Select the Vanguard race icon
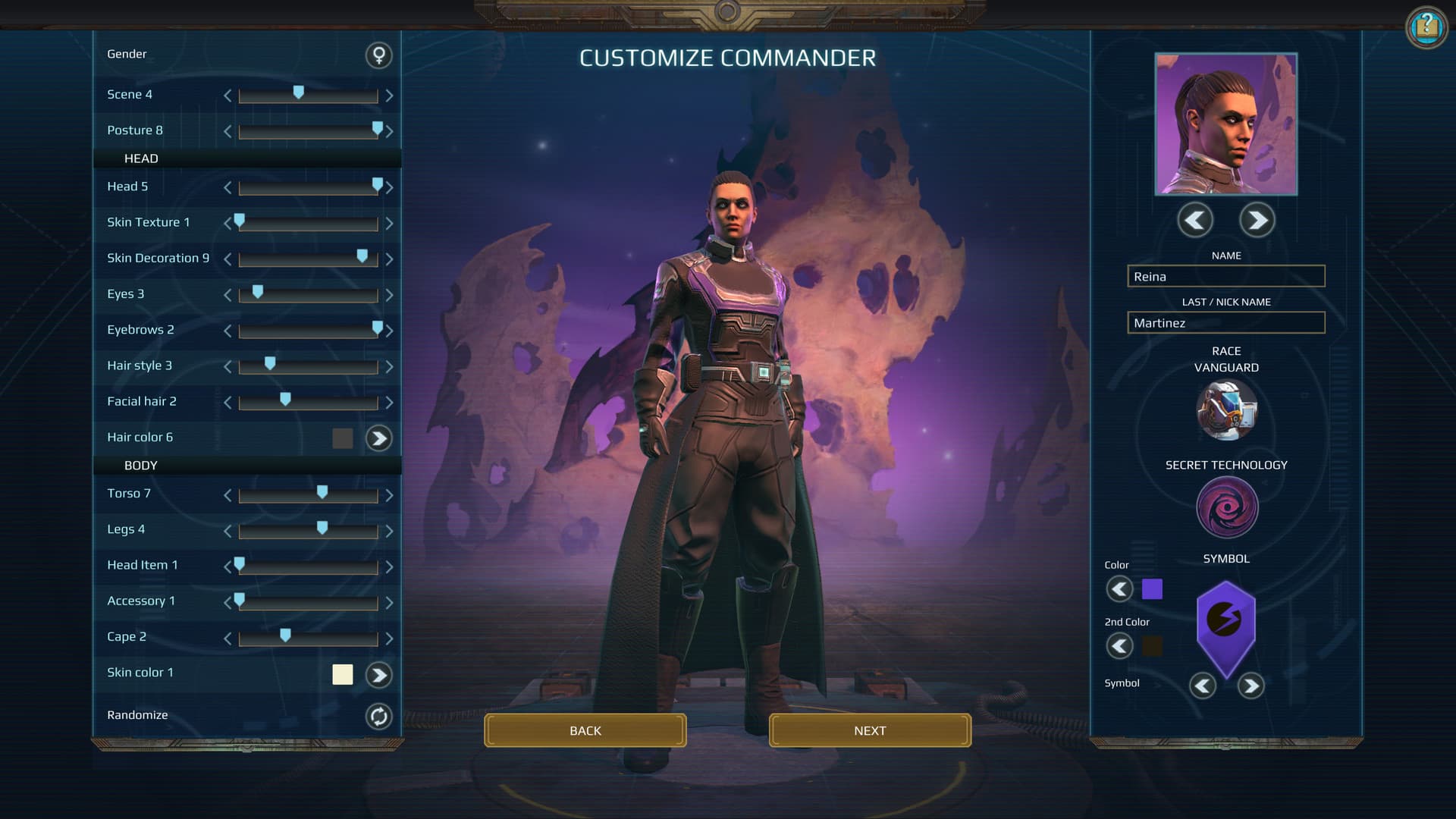This screenshot has width=1456, height=819. [1226, 410]
